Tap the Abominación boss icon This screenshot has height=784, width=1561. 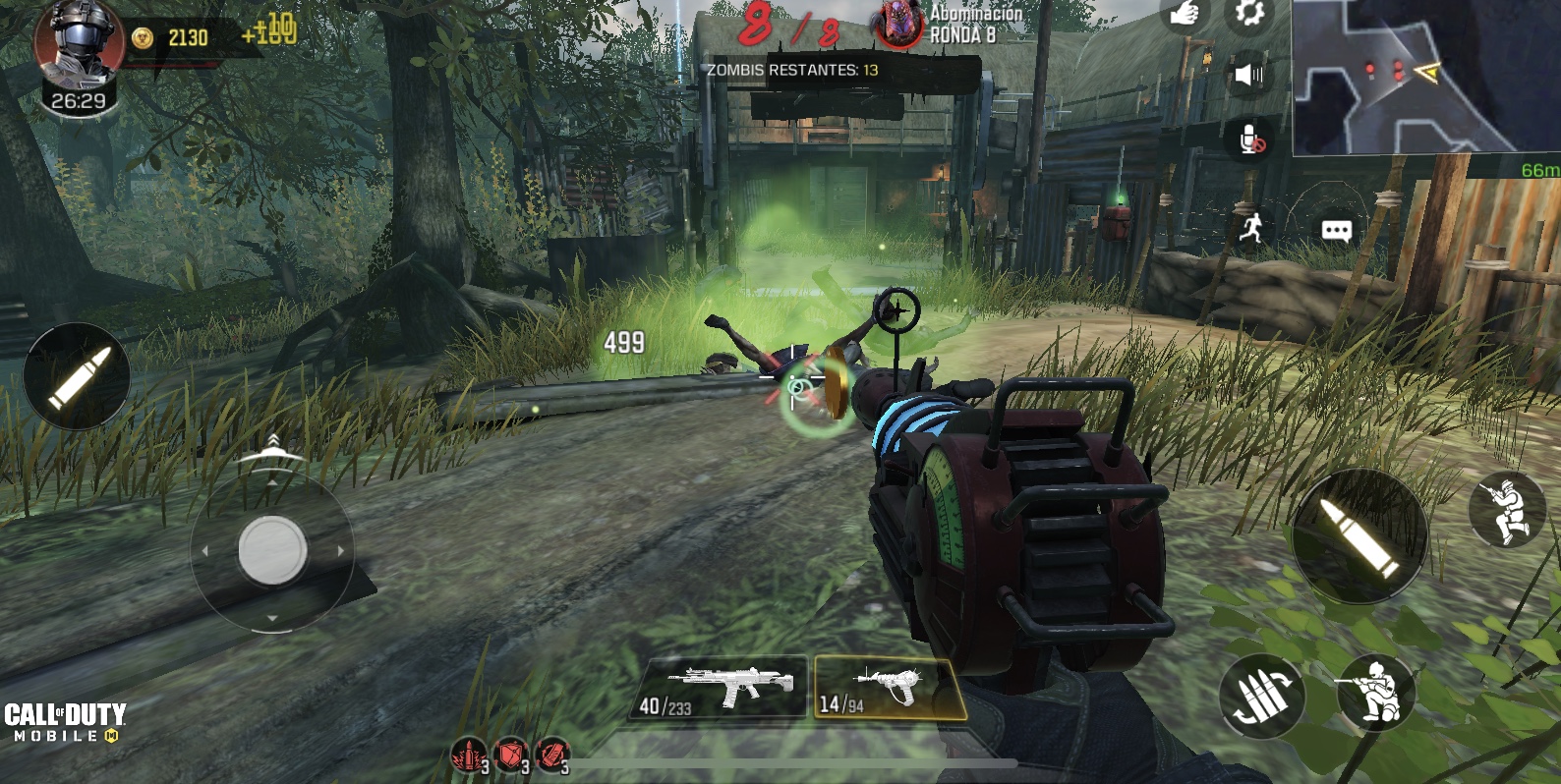point(896,25)
